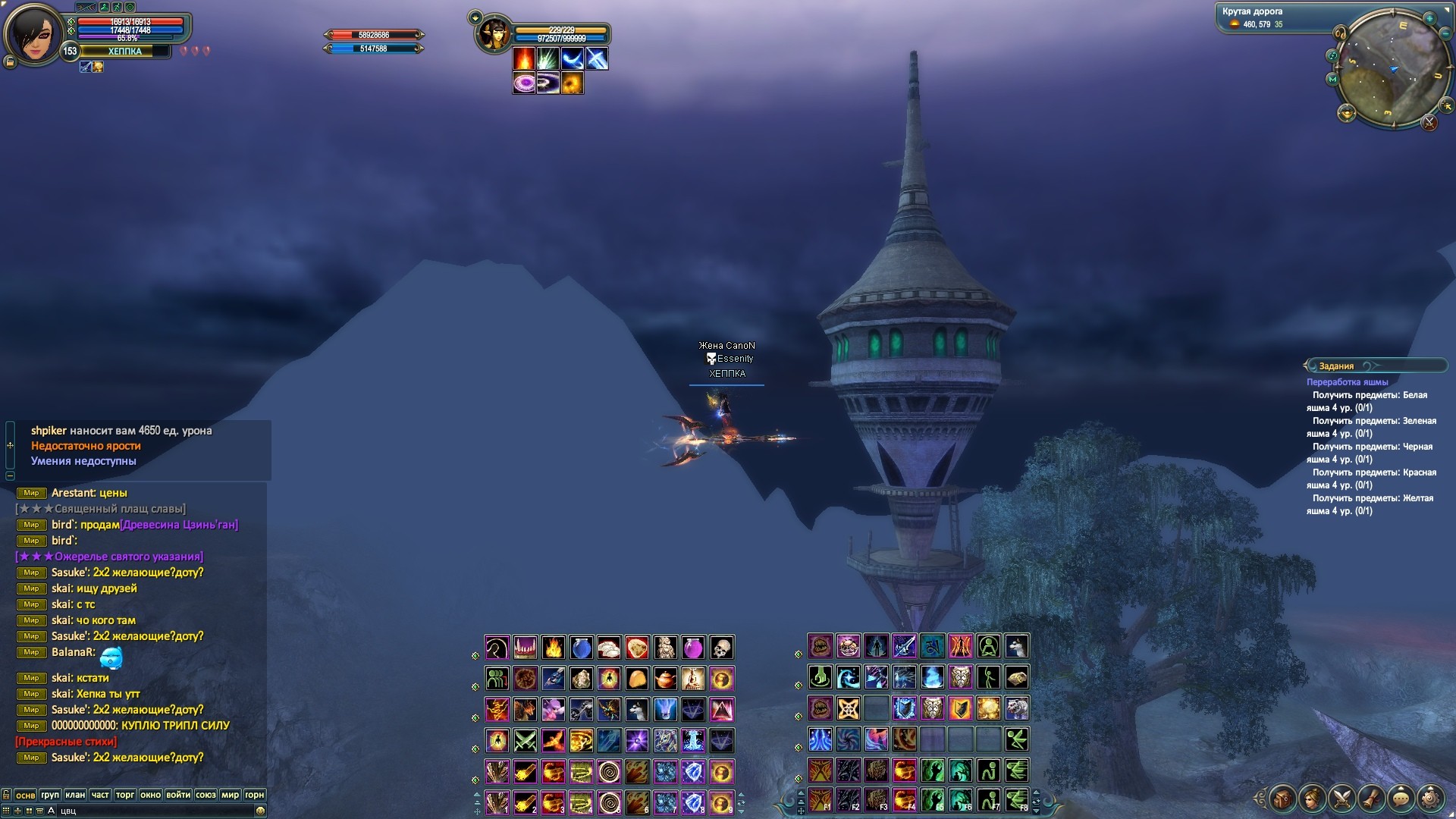Open the inventory bag button
Screen dimensions: 1456x819
coord(1283,799)
